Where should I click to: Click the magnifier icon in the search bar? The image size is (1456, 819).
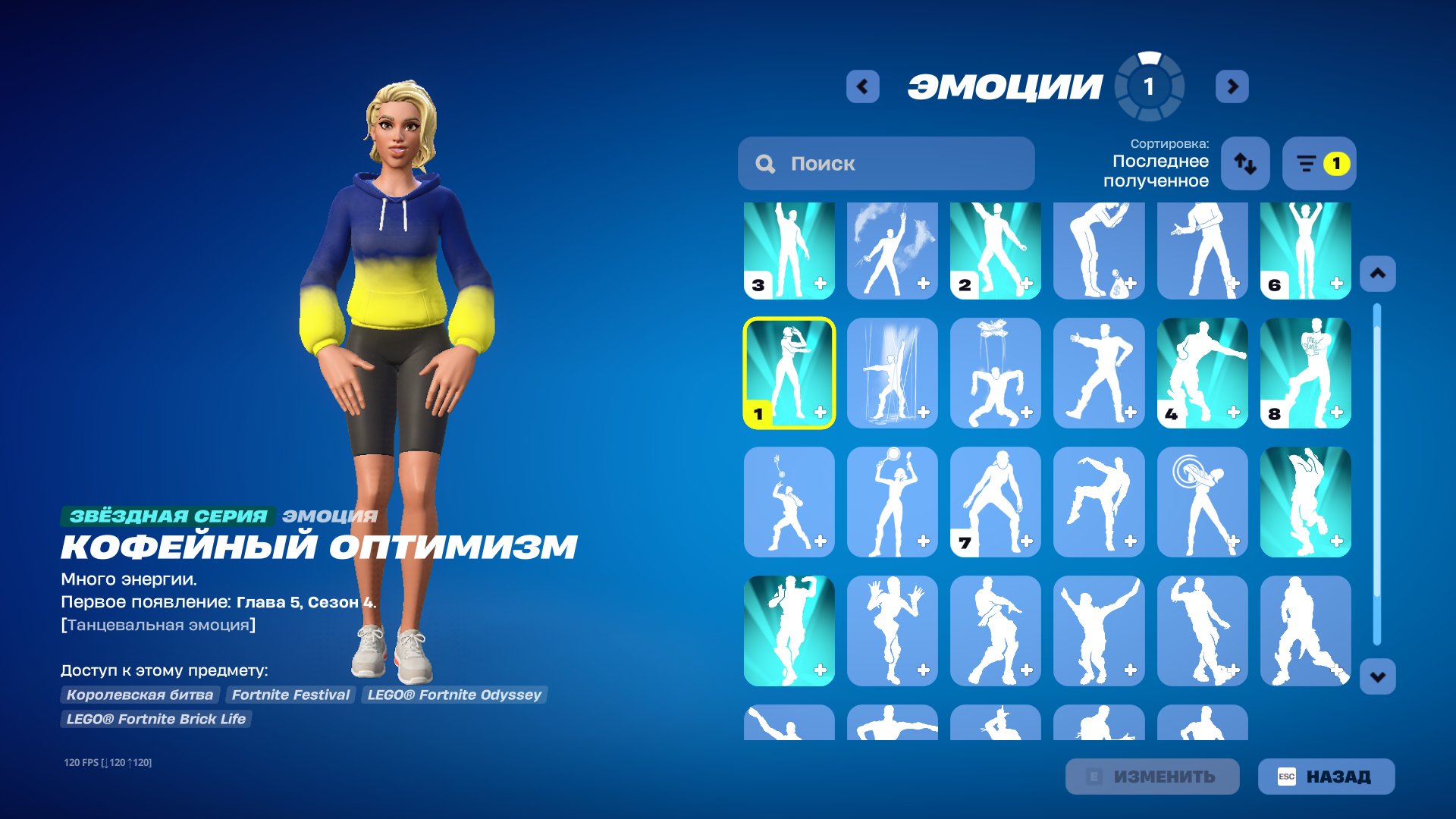[x=766, y=163]
